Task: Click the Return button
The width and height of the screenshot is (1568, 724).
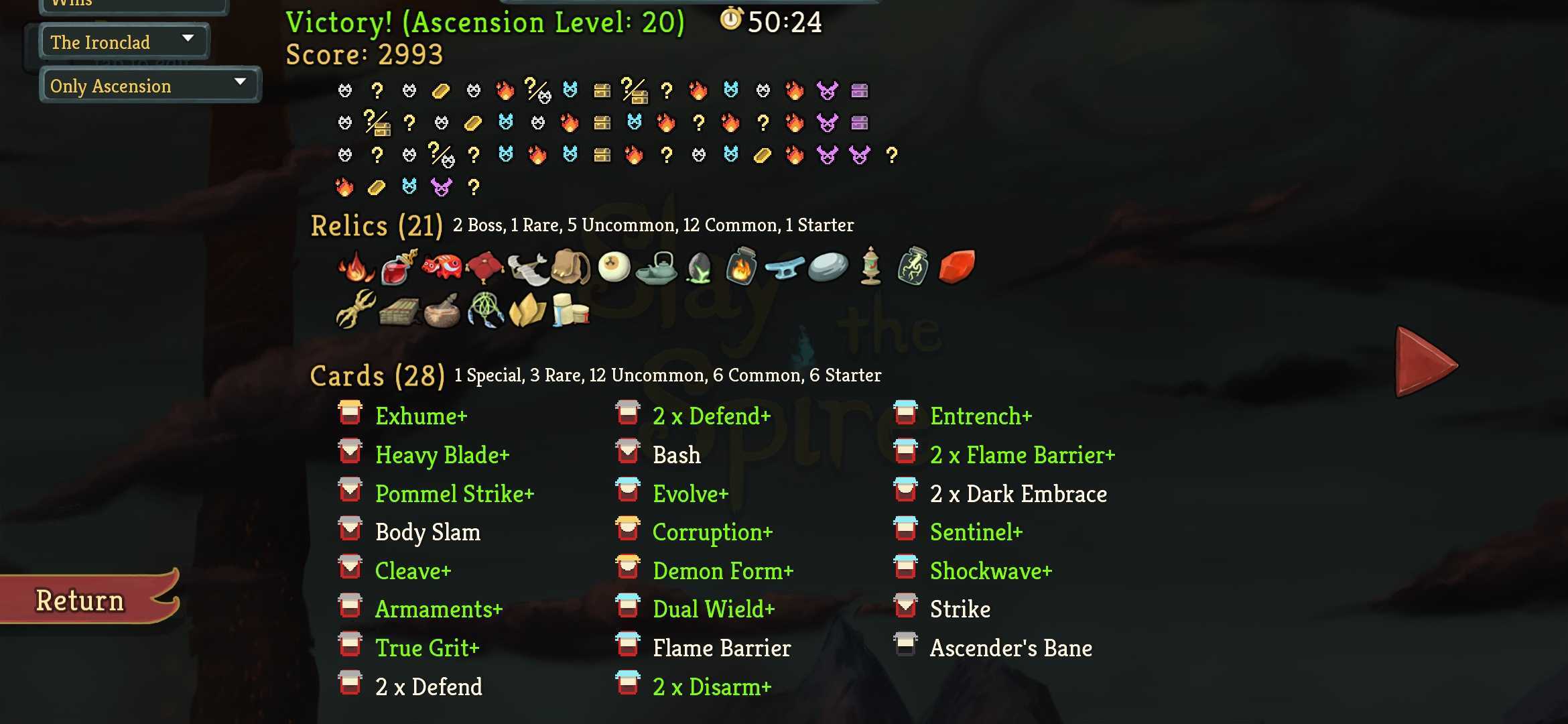Action: click(79, 600)
